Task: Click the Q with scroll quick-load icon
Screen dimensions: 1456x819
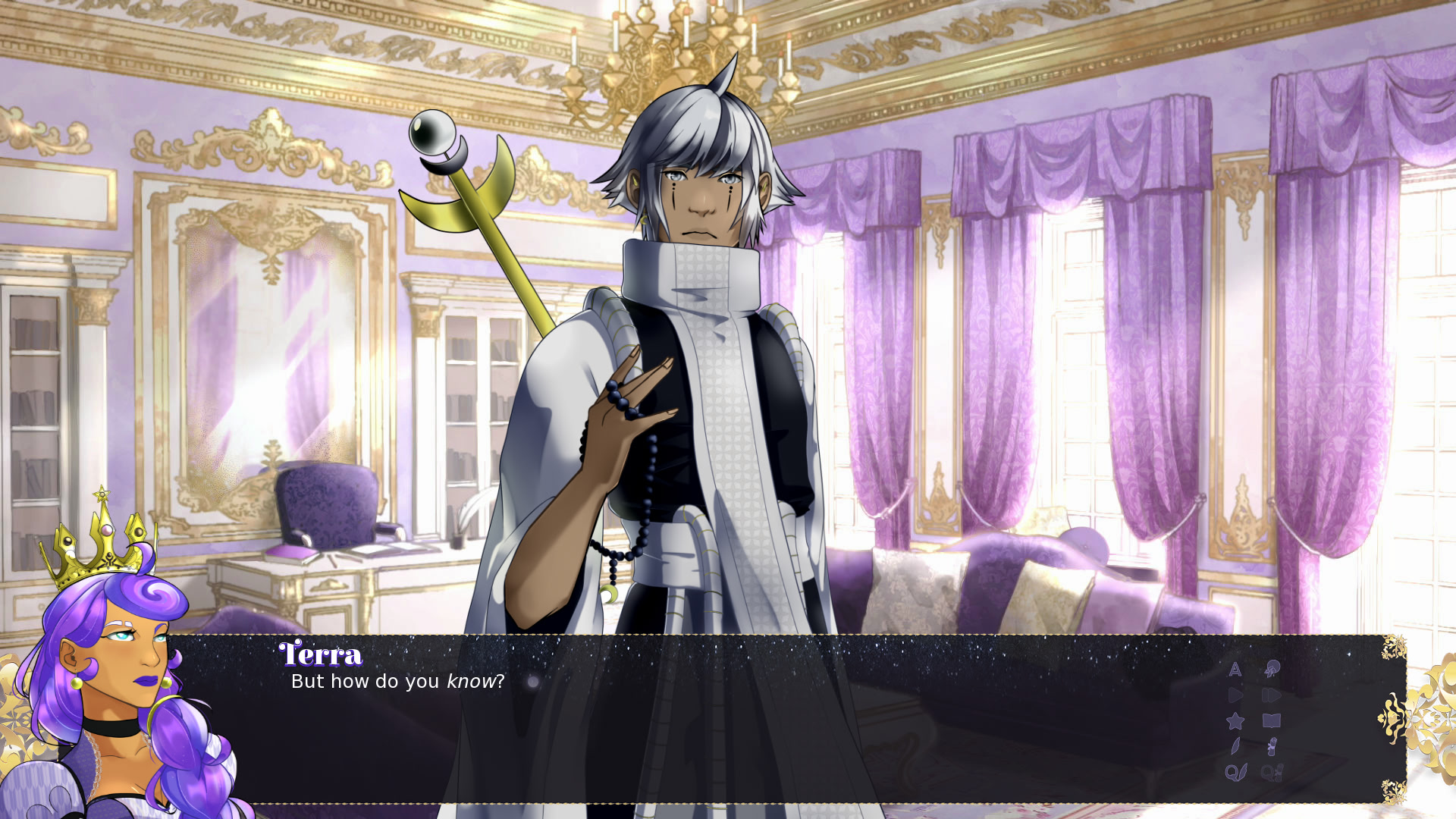Action: coord(1272,772)
